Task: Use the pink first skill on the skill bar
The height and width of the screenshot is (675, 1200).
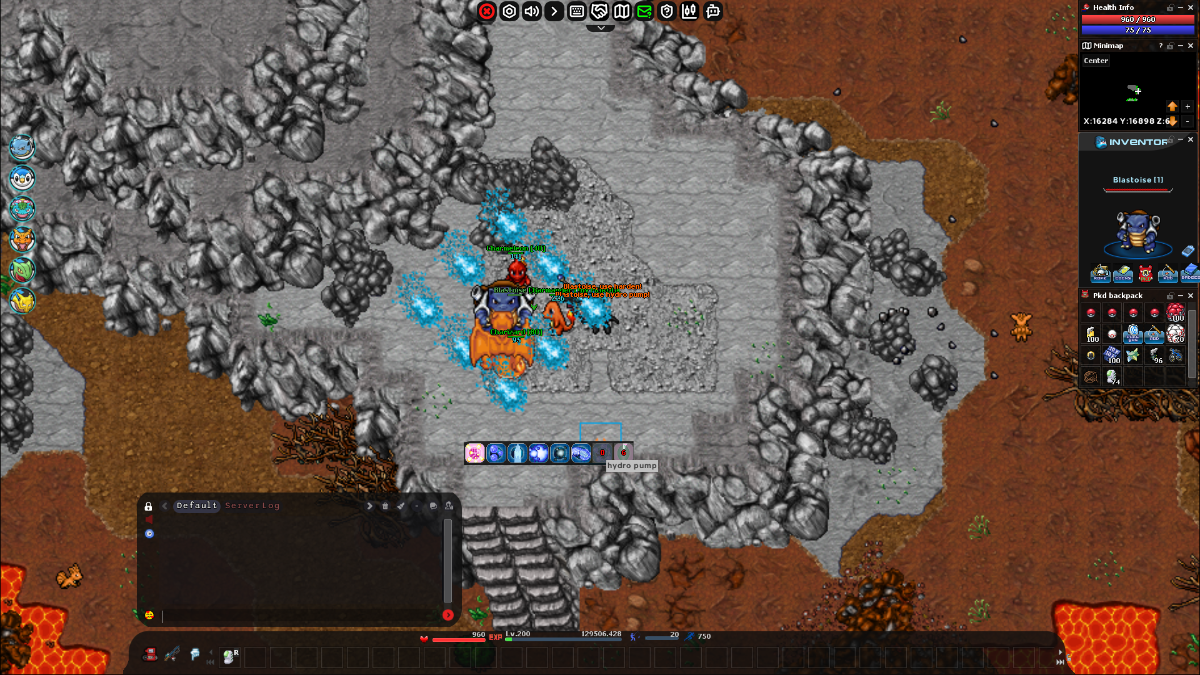Action: tap(475, 453)
